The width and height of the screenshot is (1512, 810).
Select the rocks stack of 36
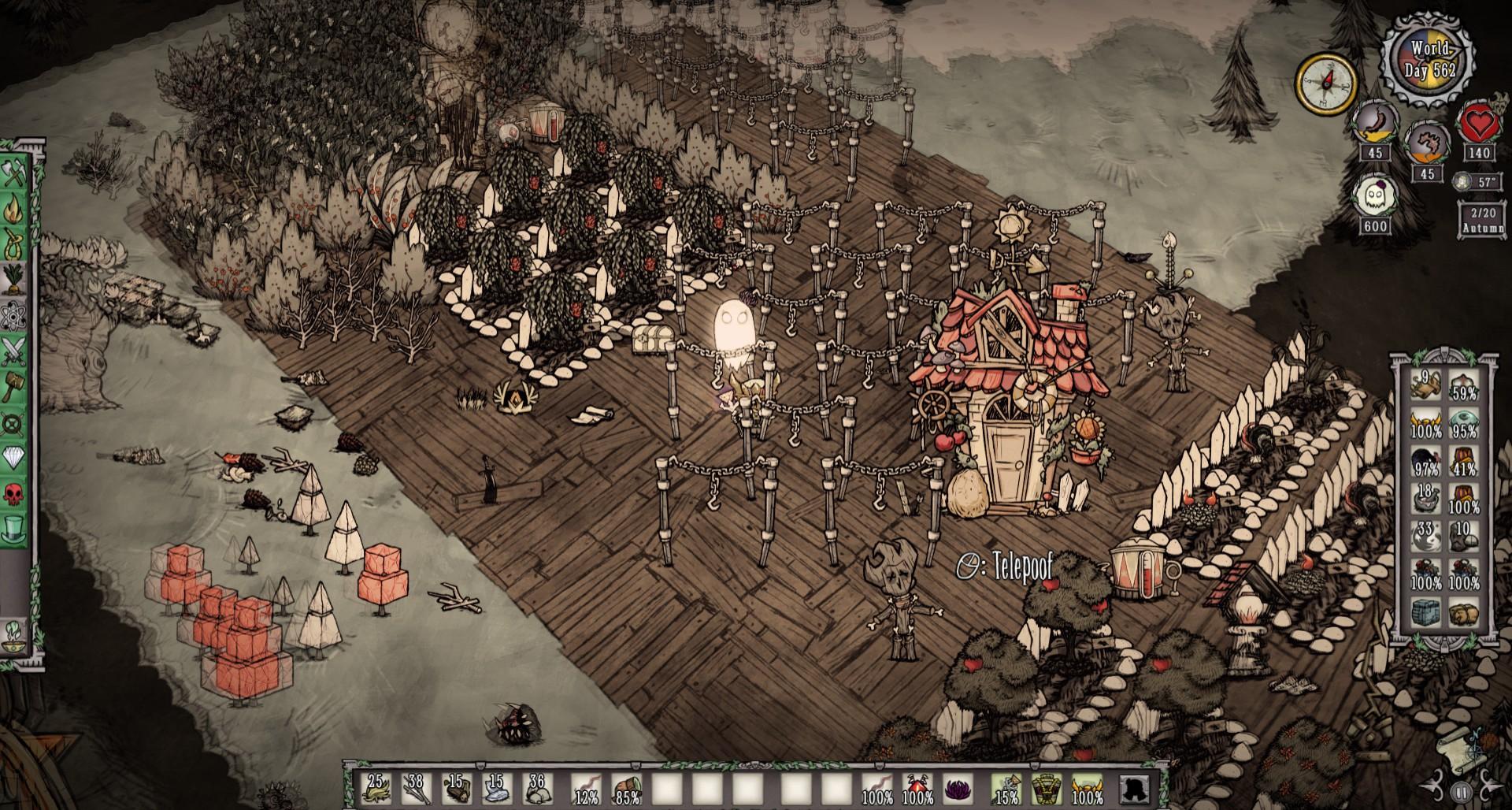tap(536, 789)
